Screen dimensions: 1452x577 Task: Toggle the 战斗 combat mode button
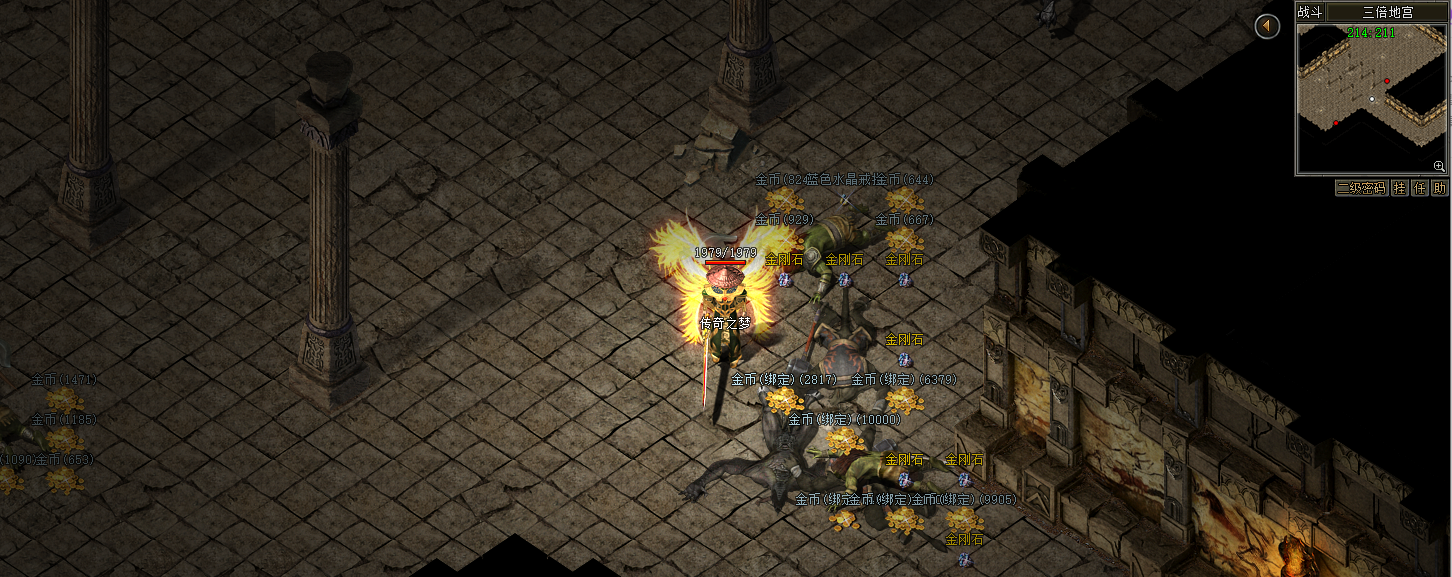1309,12
